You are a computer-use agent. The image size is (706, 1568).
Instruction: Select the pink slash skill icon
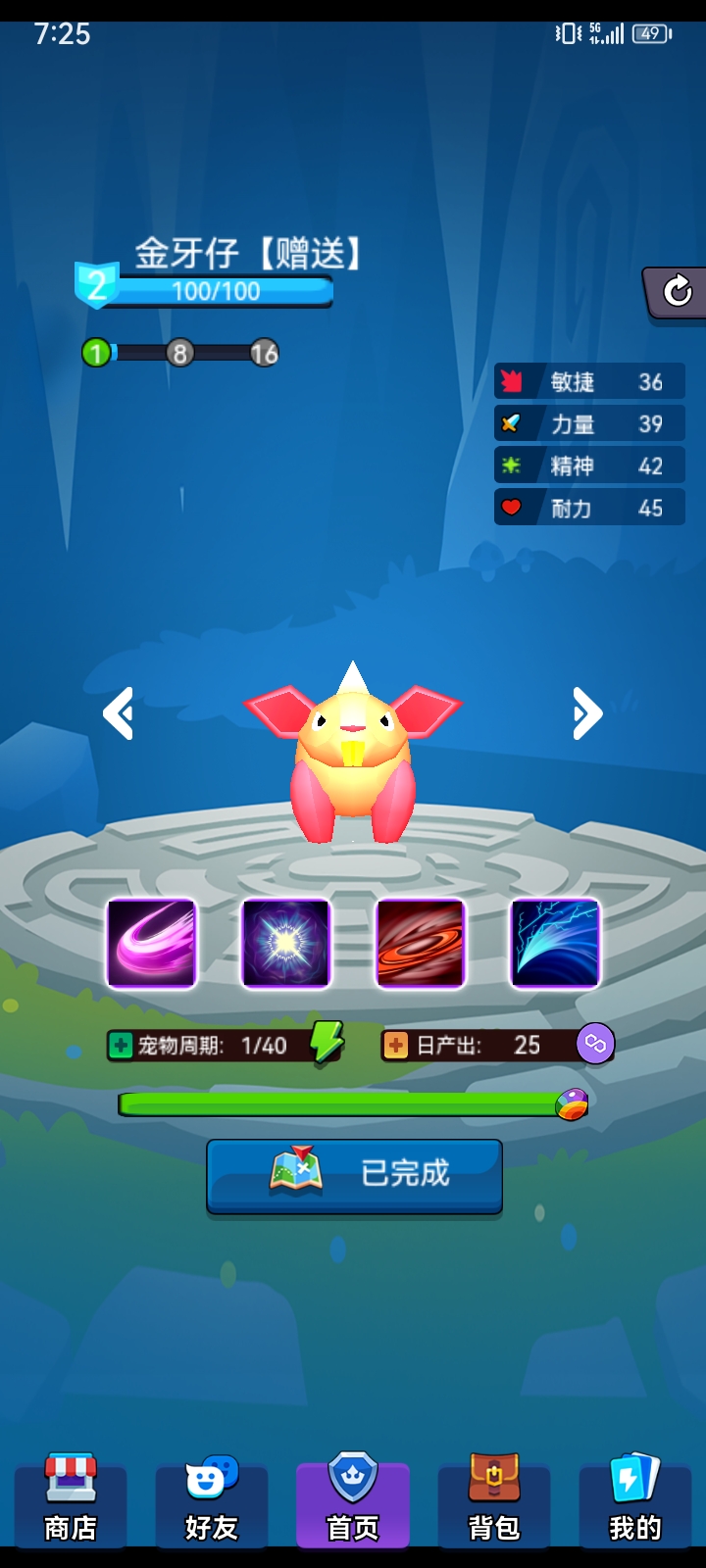tap(152, 943)
